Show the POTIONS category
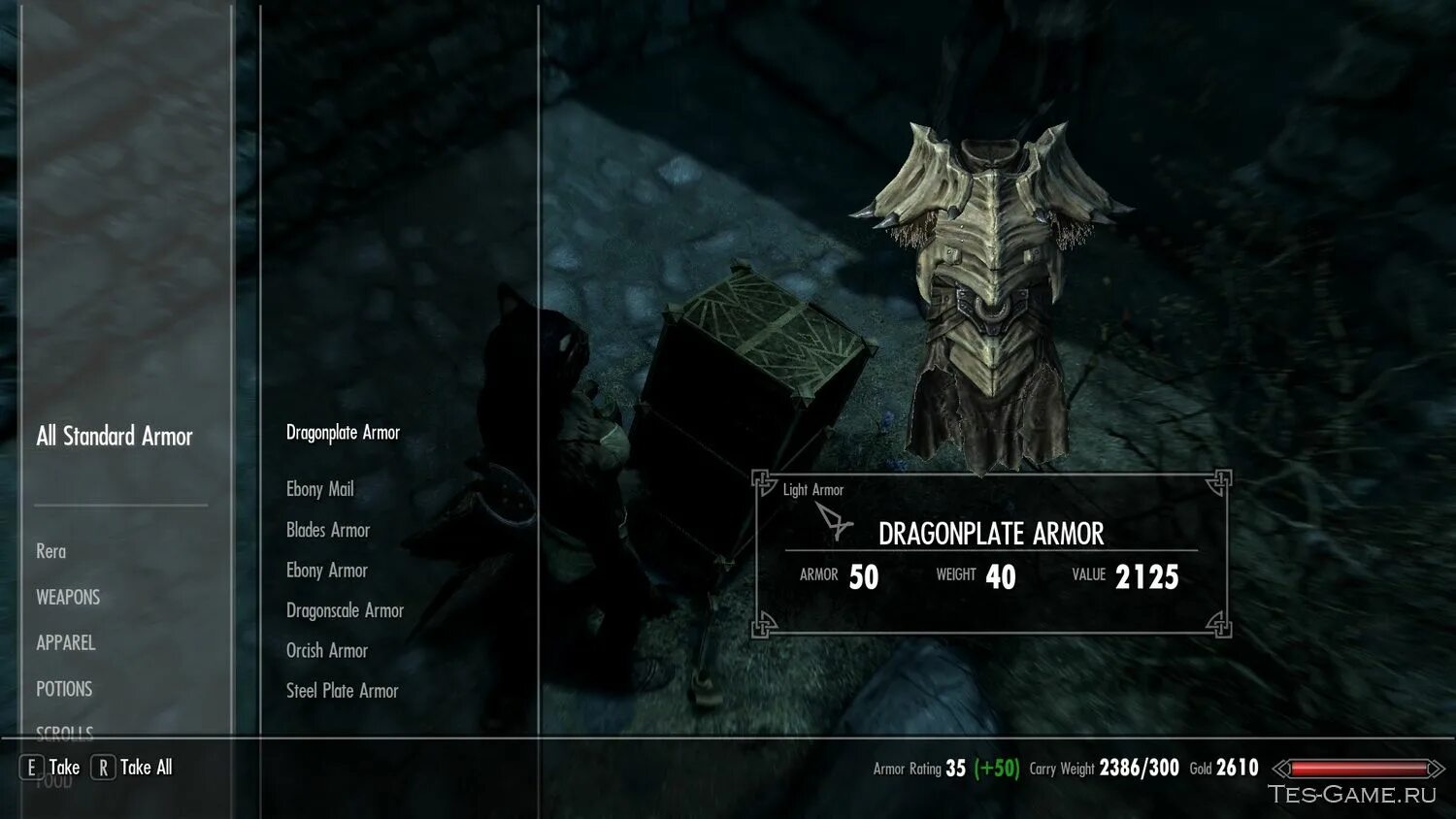The width and height of the screenshot is (1456, 819). click(x=64, y=689)
